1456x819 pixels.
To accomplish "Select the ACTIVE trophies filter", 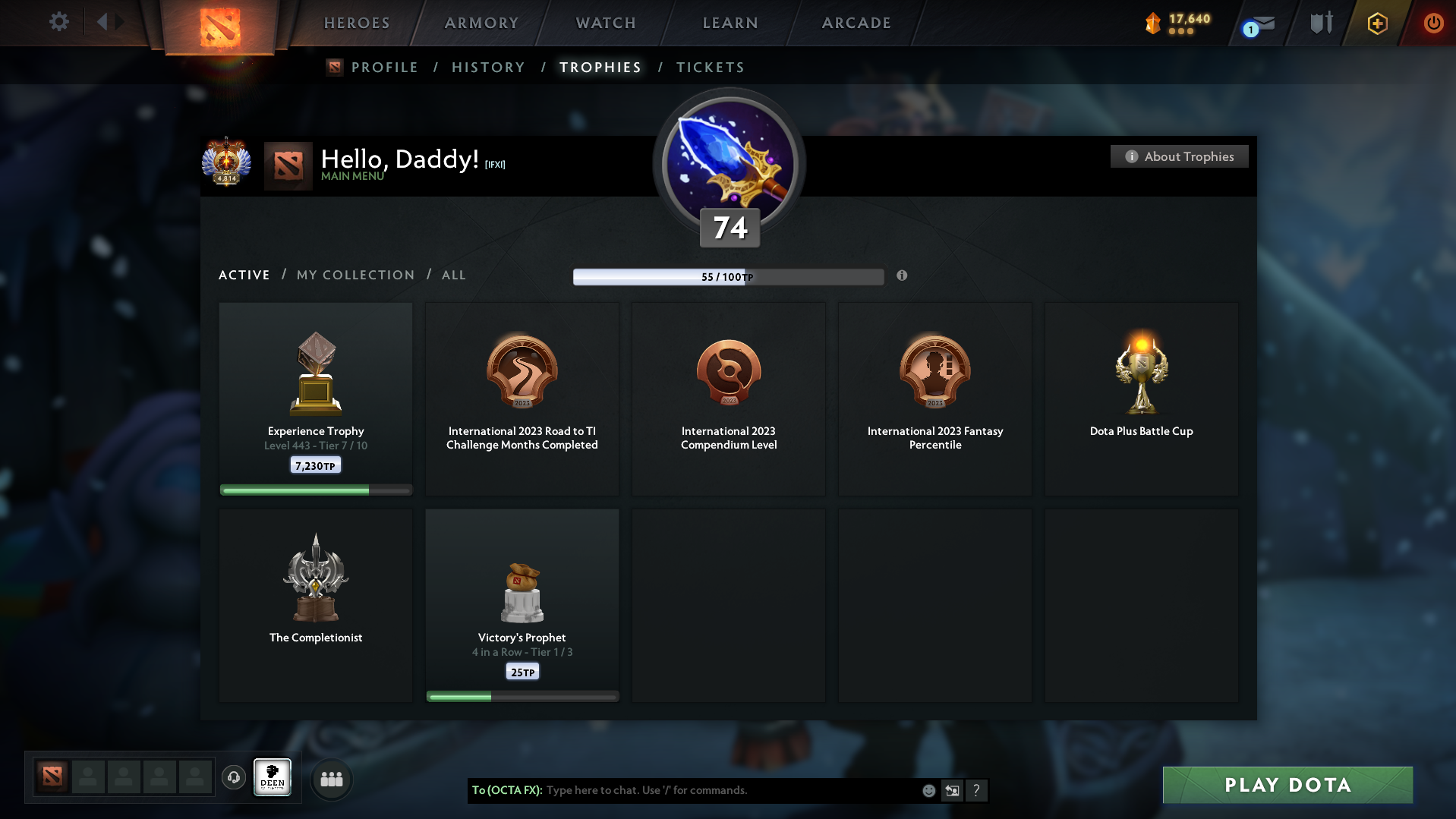I will (x=244, y=275).
